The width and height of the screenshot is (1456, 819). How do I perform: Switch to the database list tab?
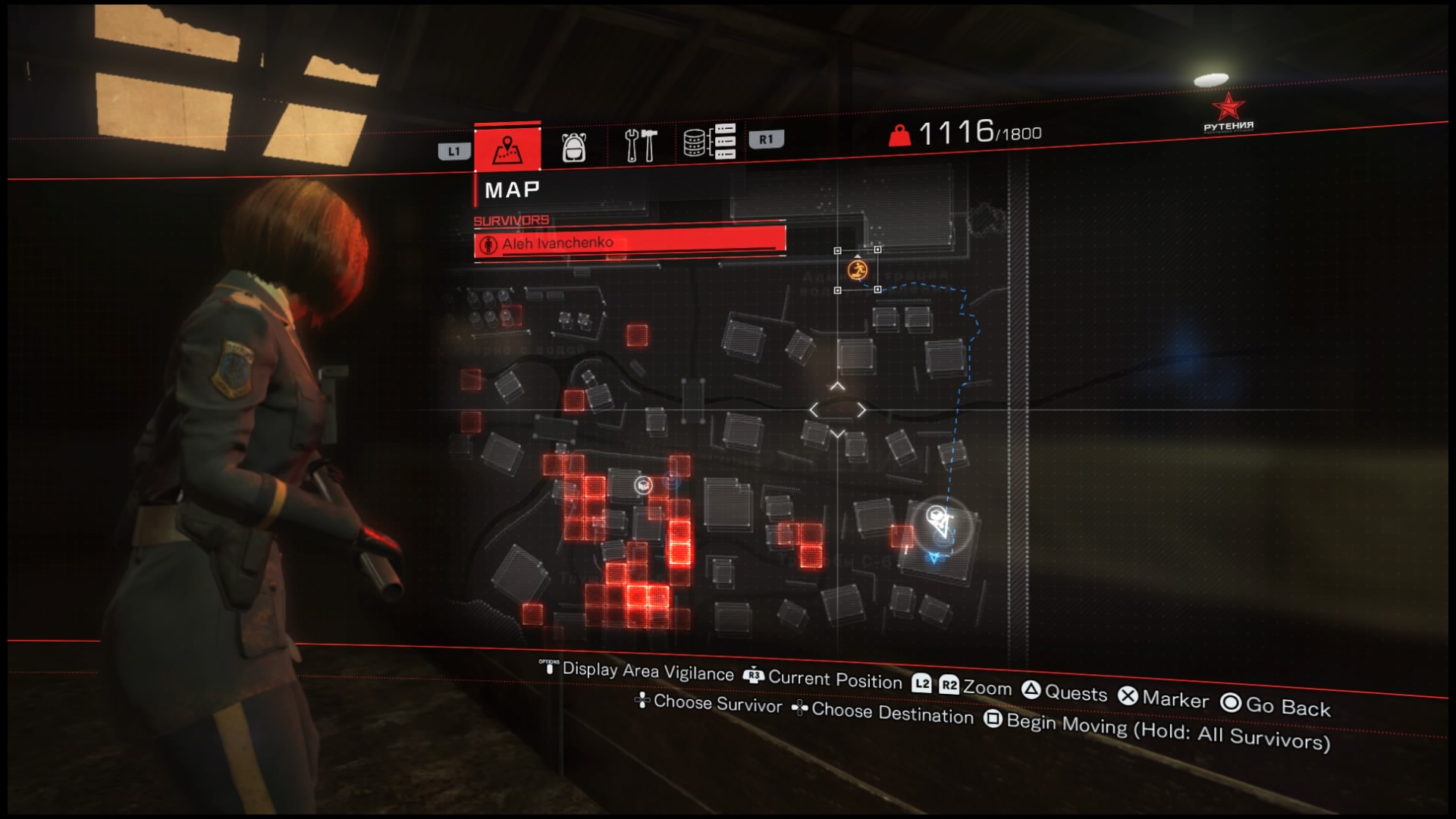point(709,141)
